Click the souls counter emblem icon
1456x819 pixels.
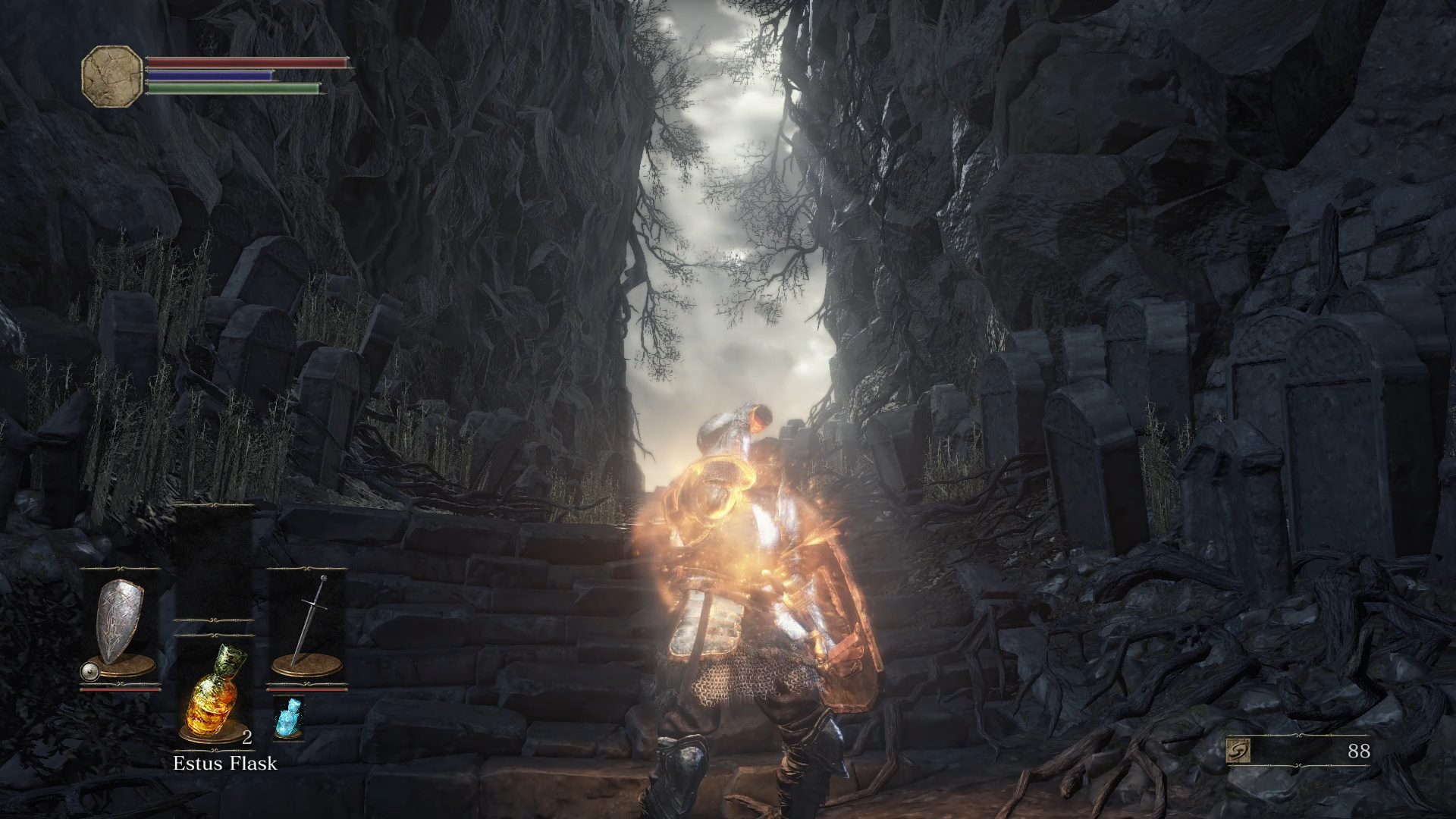click(1238, 752)
